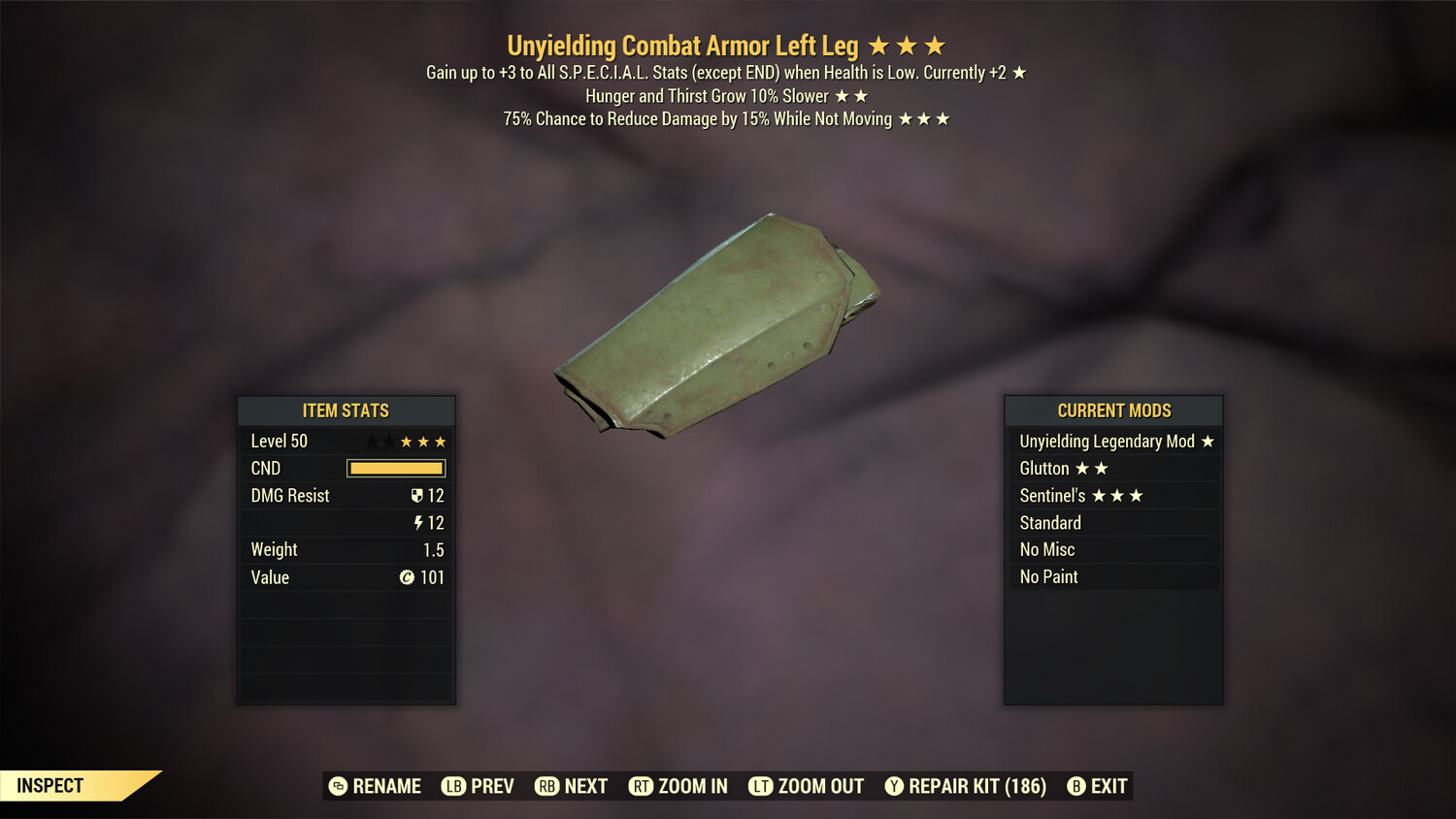Select the shield icon beside DMG Resist
The height and width of the screenshot is (819, 1456).
(417, 496)
